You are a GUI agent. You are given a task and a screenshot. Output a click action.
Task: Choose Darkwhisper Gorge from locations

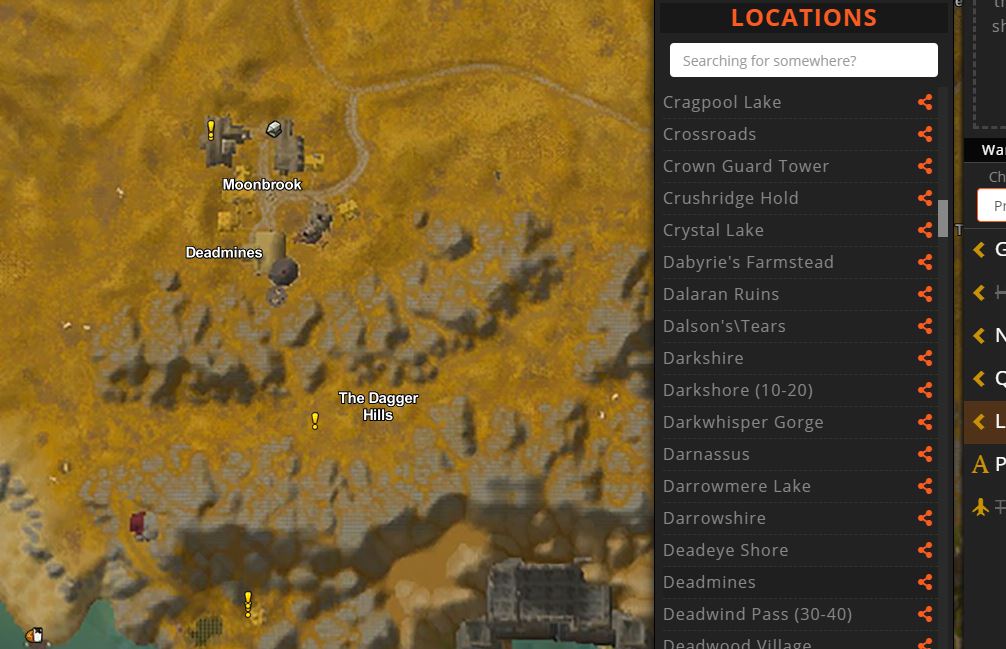(x=743, y=422)
